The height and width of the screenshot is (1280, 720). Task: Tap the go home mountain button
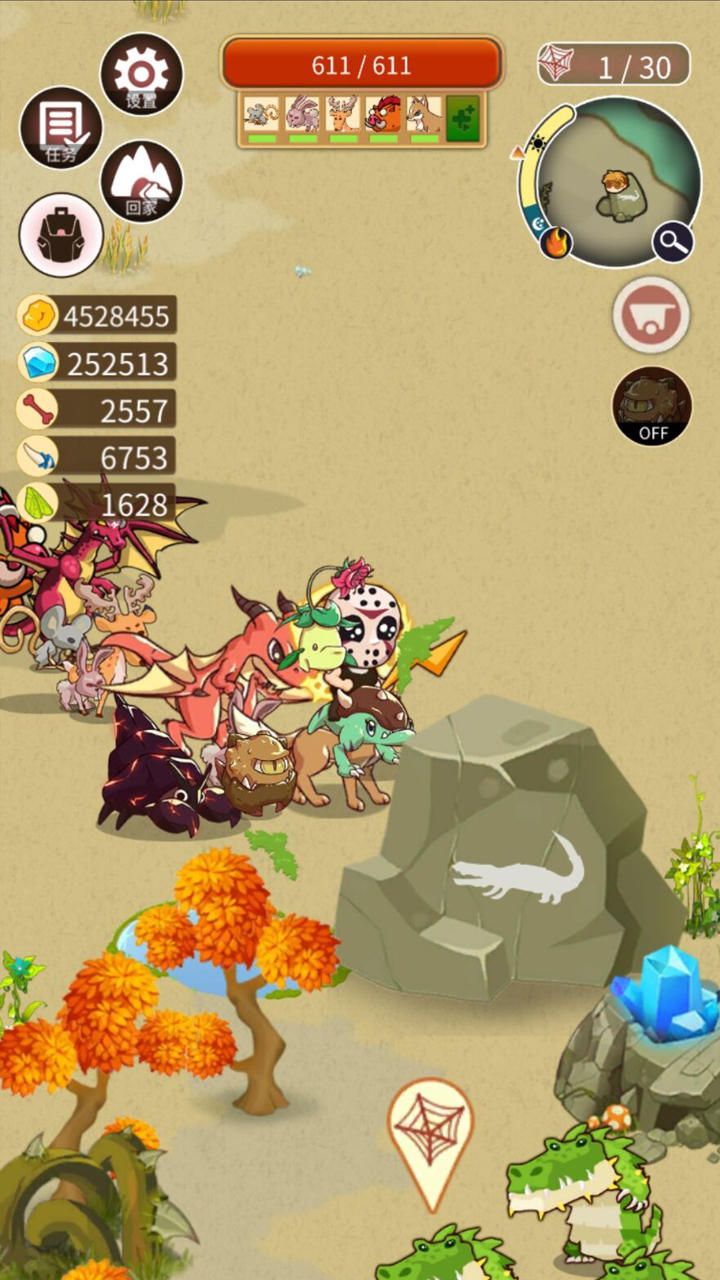click(141, 181)
